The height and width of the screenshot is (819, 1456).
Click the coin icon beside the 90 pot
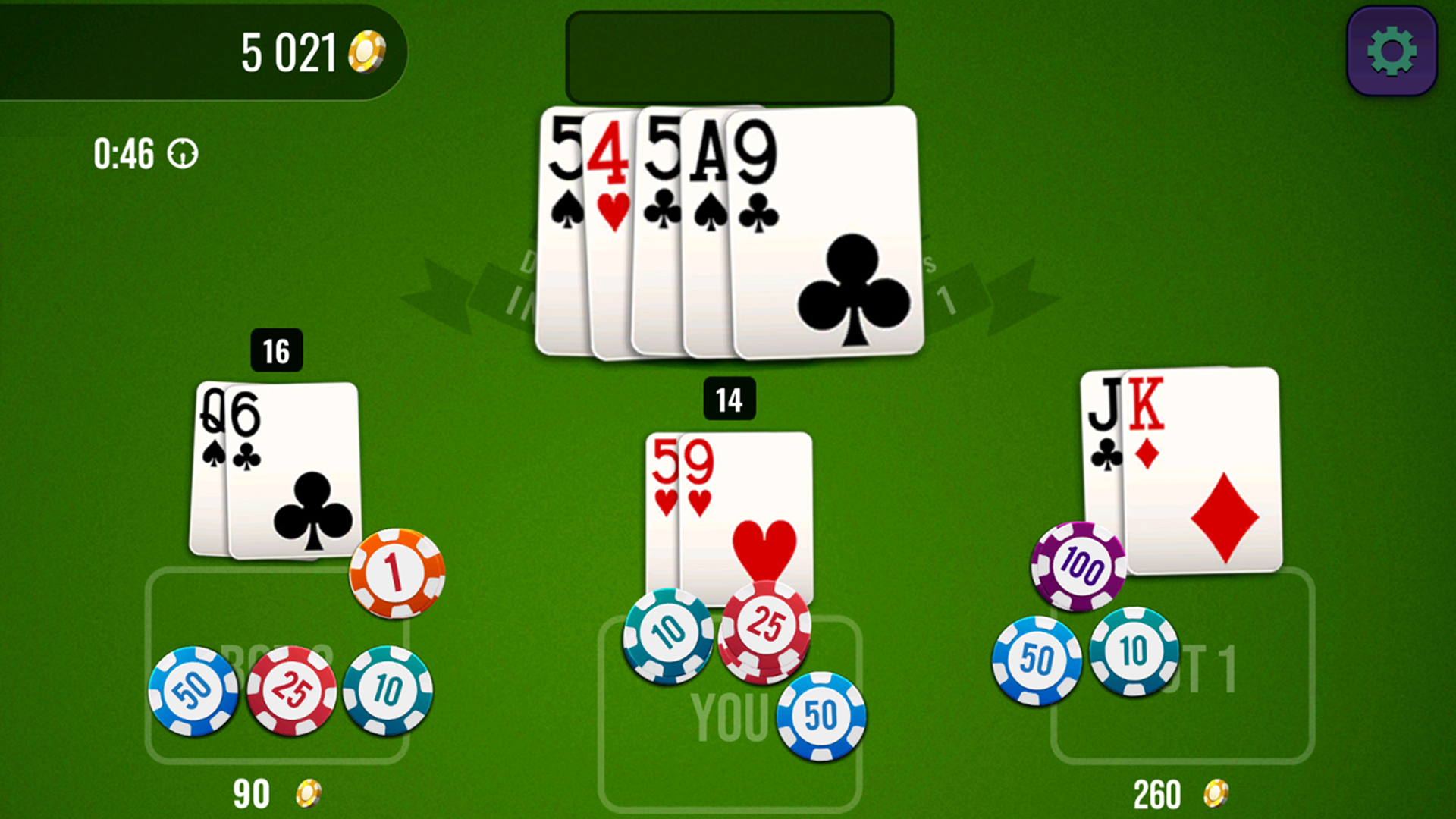click(x=306, y=793)
